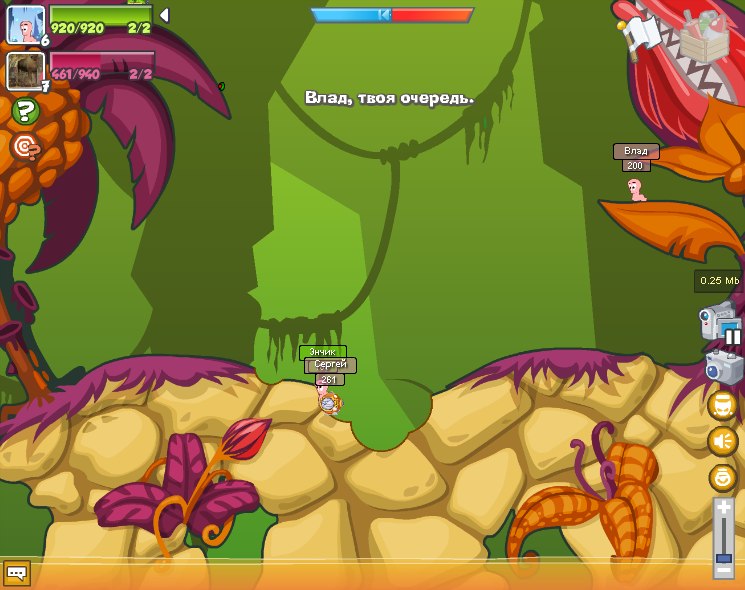Click the round gold music button
The height and width of the screenshot is (590, 745).
tap(722, 477)
